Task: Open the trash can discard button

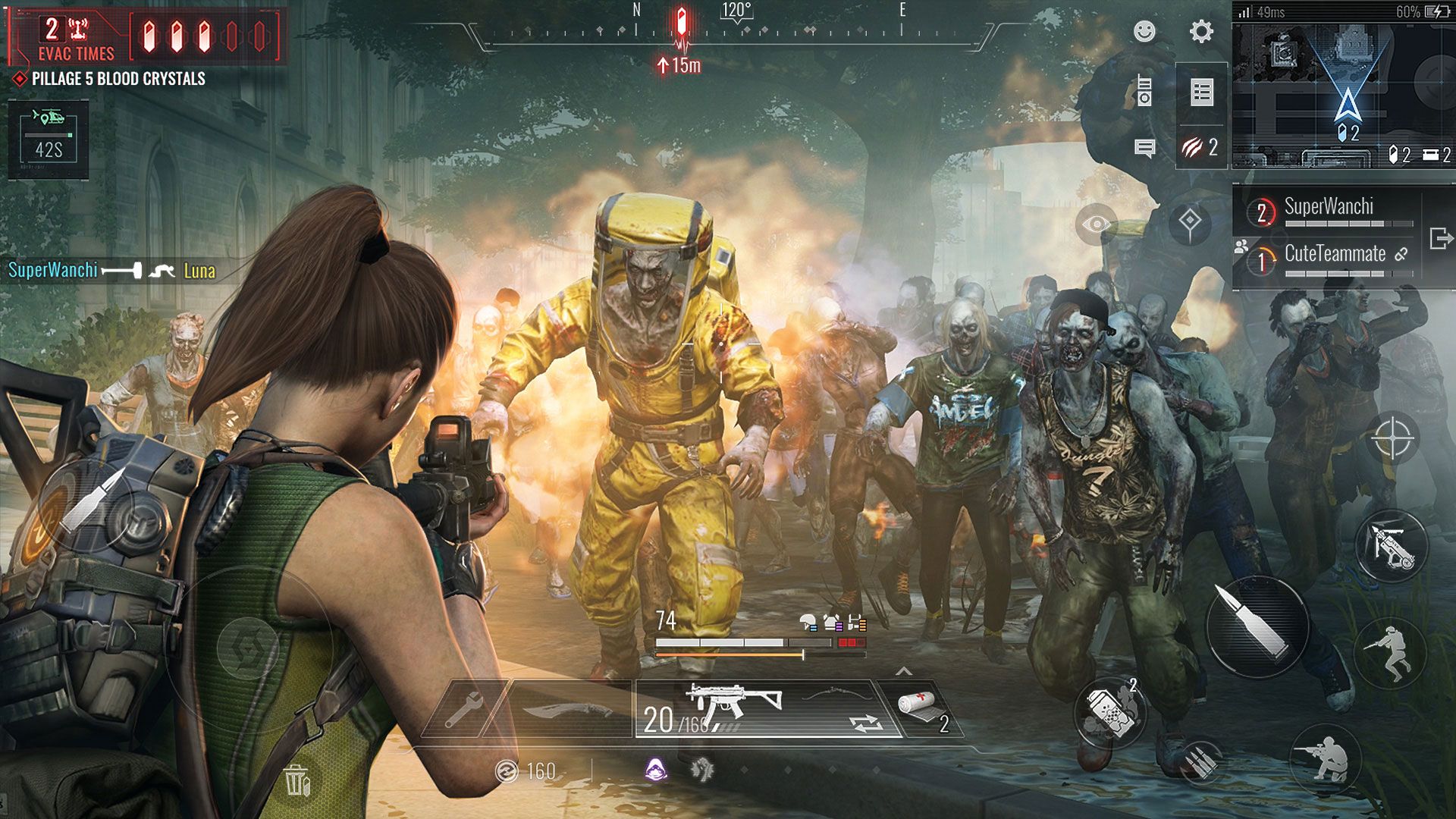Action: coord(297,779)
